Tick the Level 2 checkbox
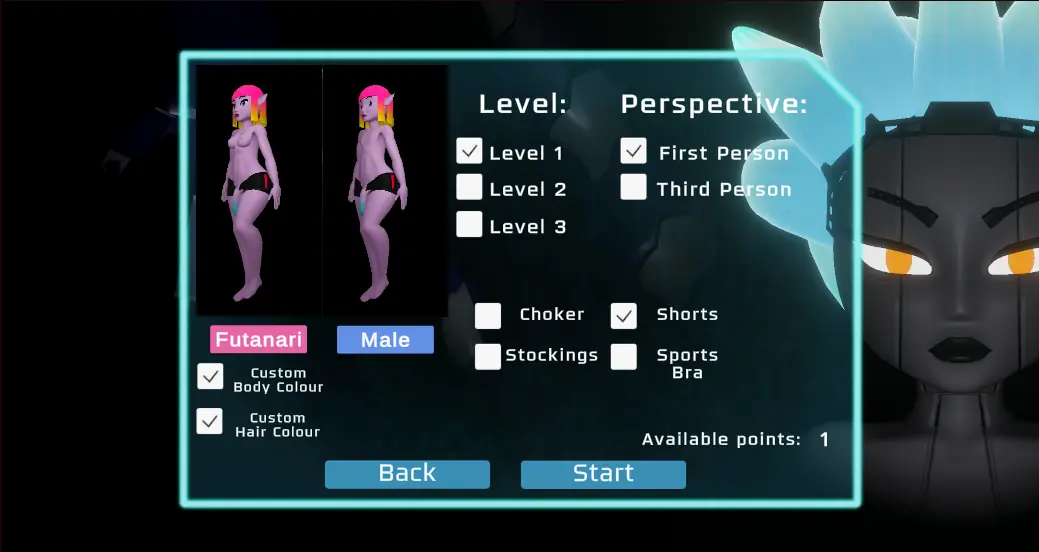1039x552 pixels. (x=470, y=187)
